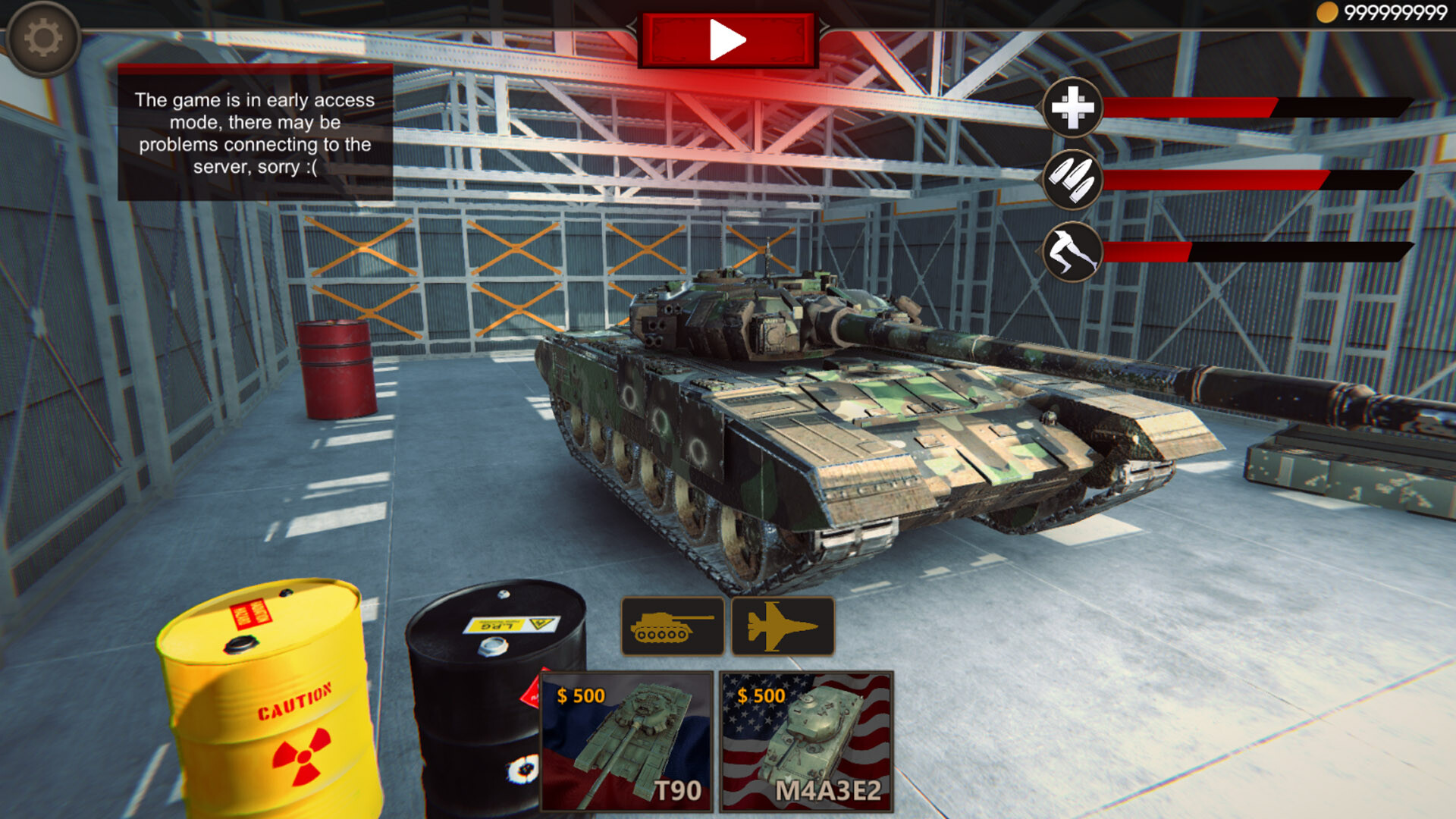Image resolution: width=1456 pixels, height=819 pixels.
Task: Purchase the M4A3E2 for $500
Action: [805, 739]
